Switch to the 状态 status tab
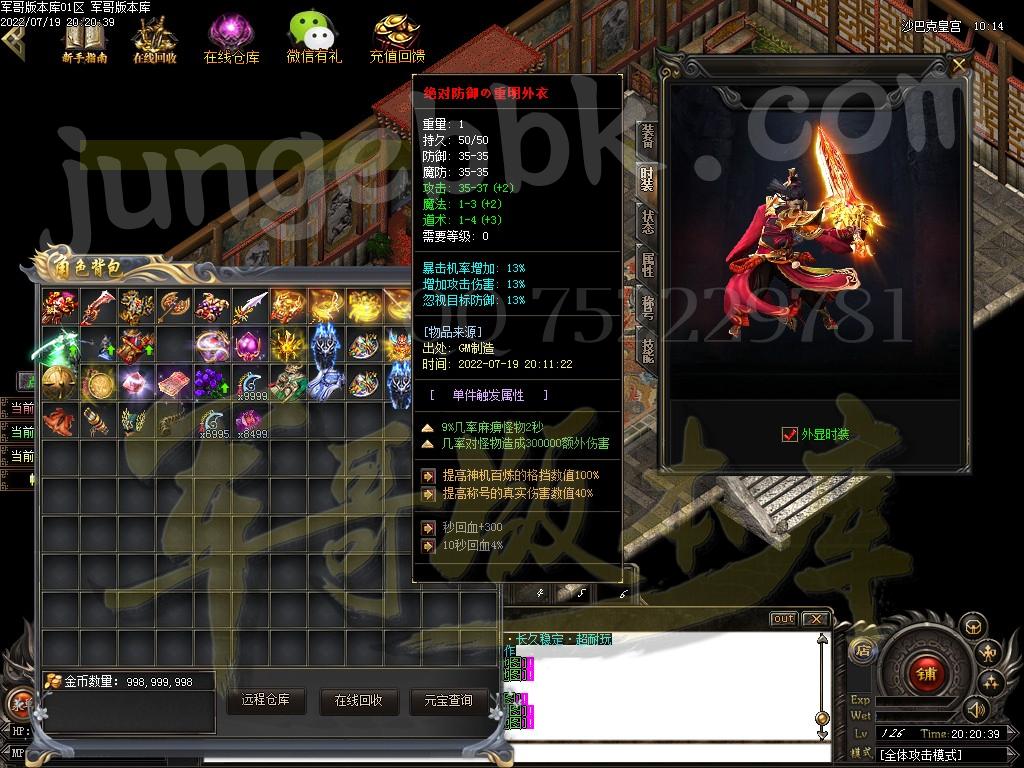Image resolution: width=1024 pixels, height=768 pixels. point(647,222)
